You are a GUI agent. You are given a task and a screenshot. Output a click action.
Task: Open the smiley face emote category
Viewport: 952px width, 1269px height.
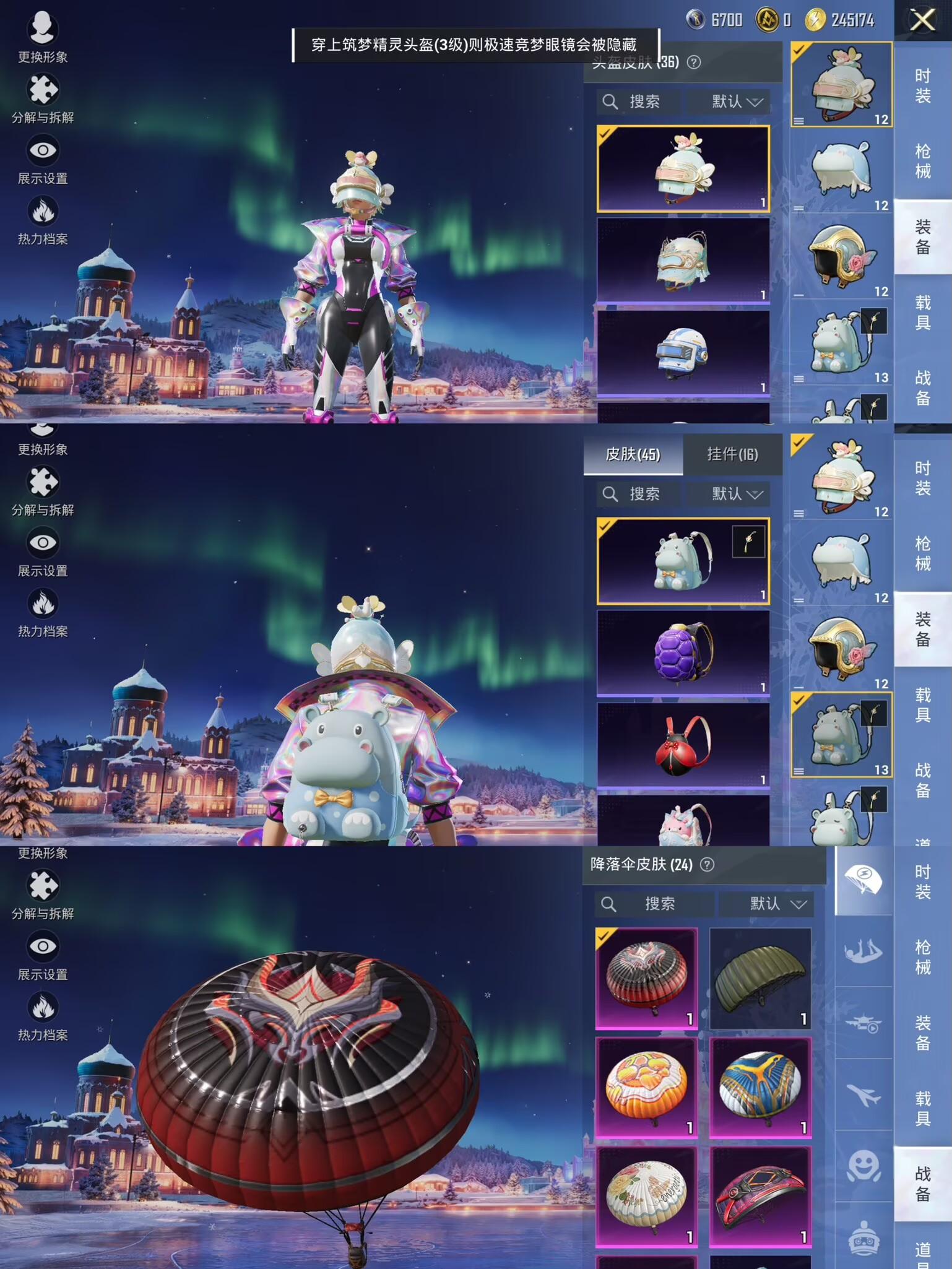863,1167
